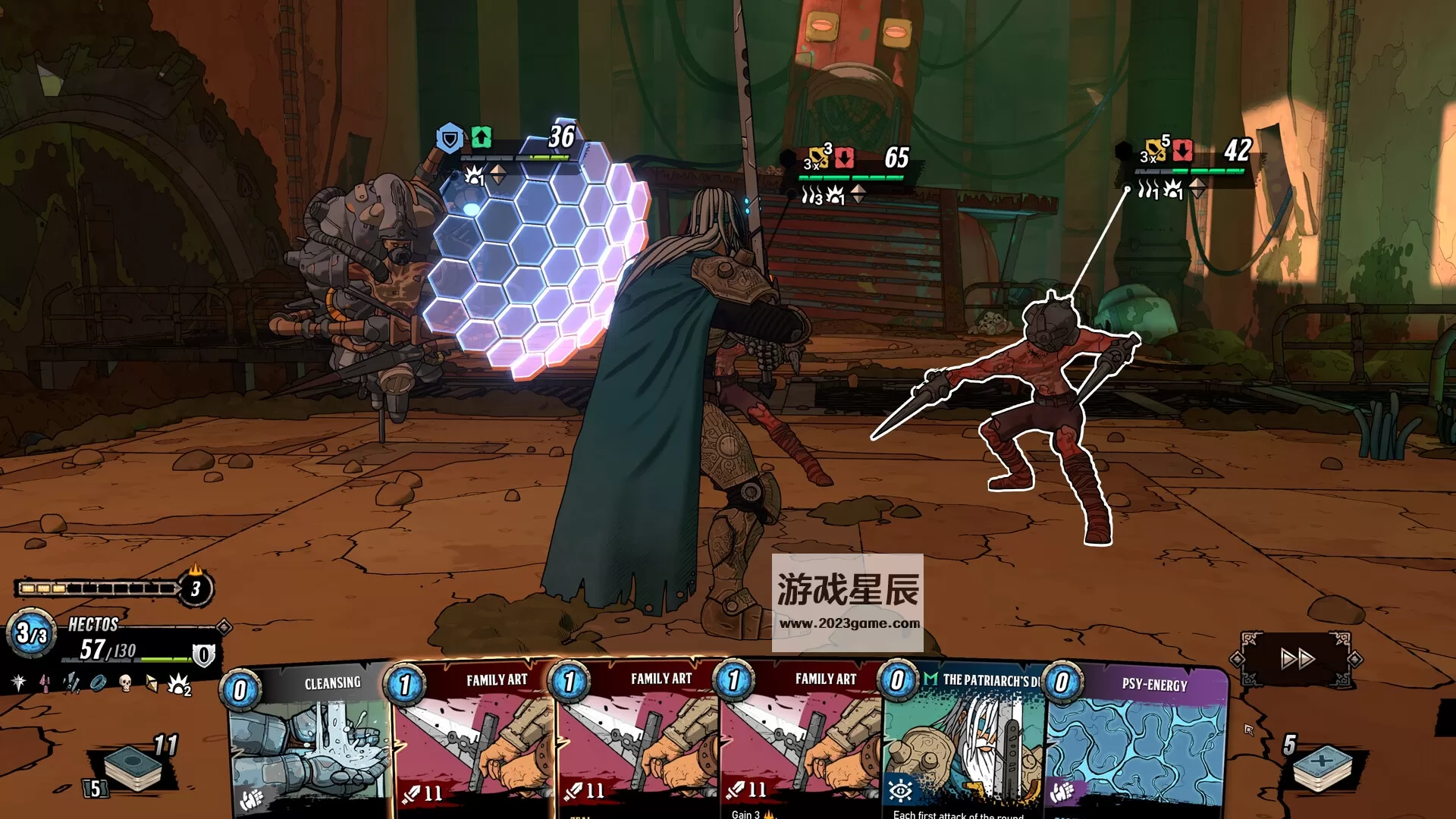Inspect the golden crystal relic icon
Viewport: 1456px width, 819px height.
[x=152, y=683]
